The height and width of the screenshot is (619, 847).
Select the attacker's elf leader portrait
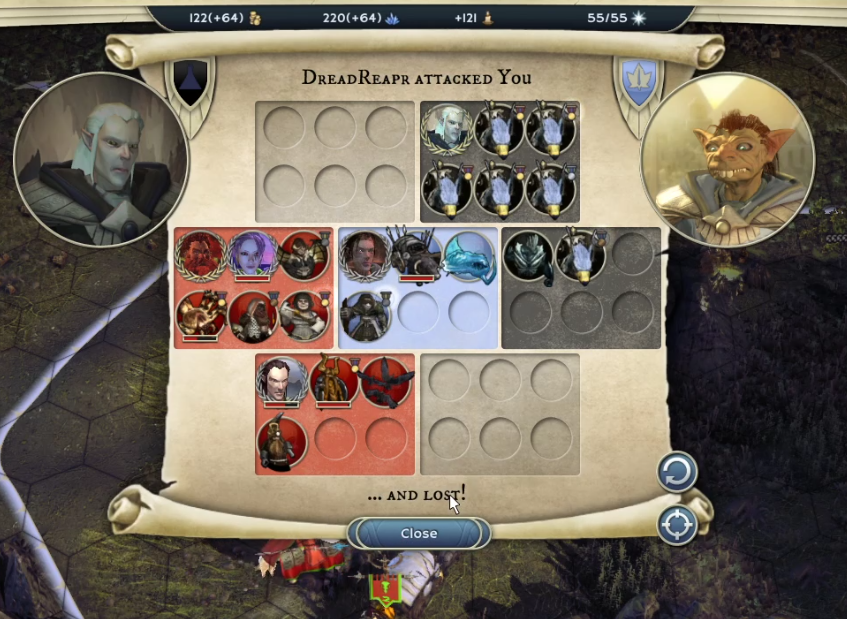tap(101, 159)
